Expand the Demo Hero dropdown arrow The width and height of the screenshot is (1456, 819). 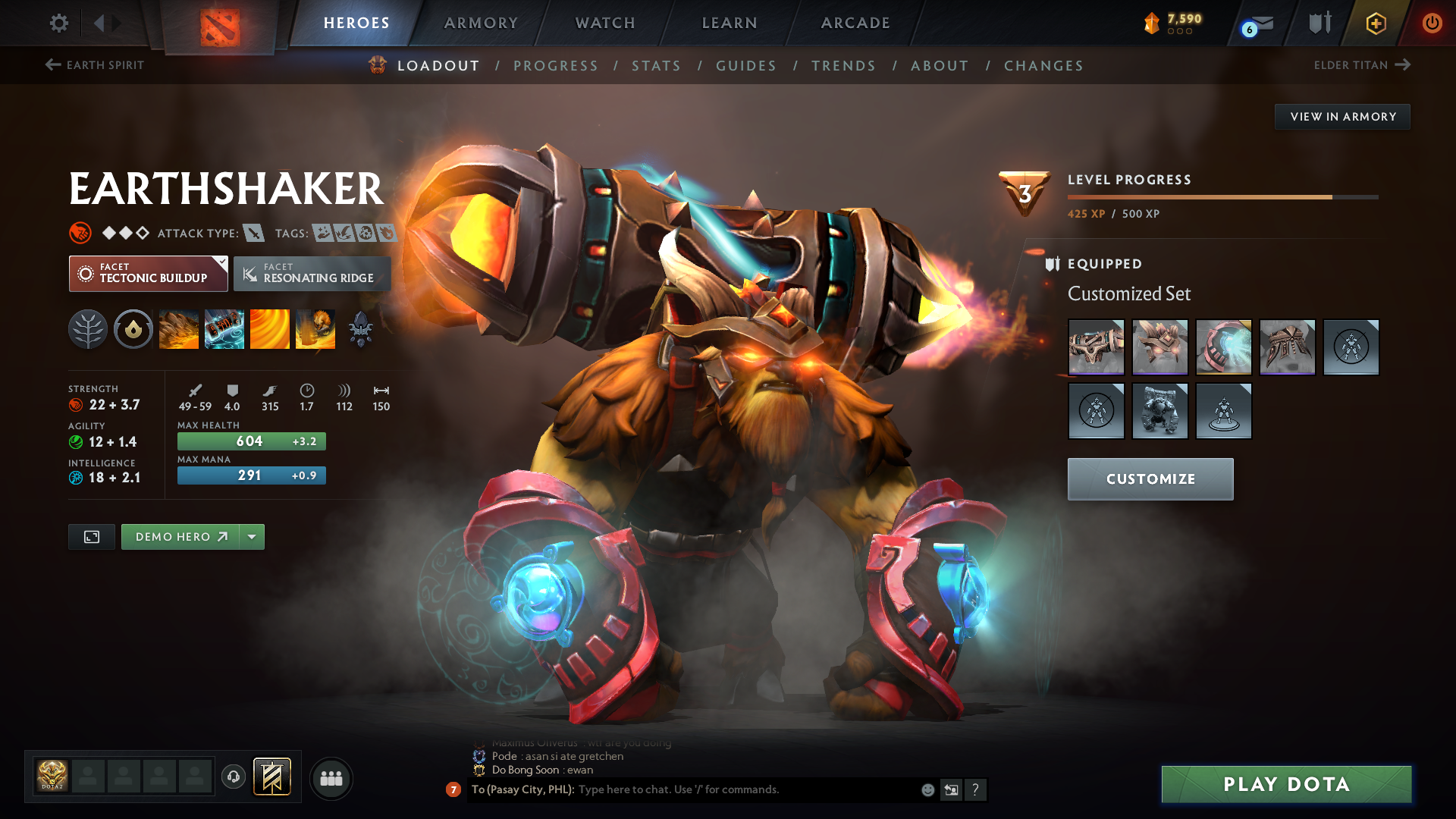click(x=252, y=537)
